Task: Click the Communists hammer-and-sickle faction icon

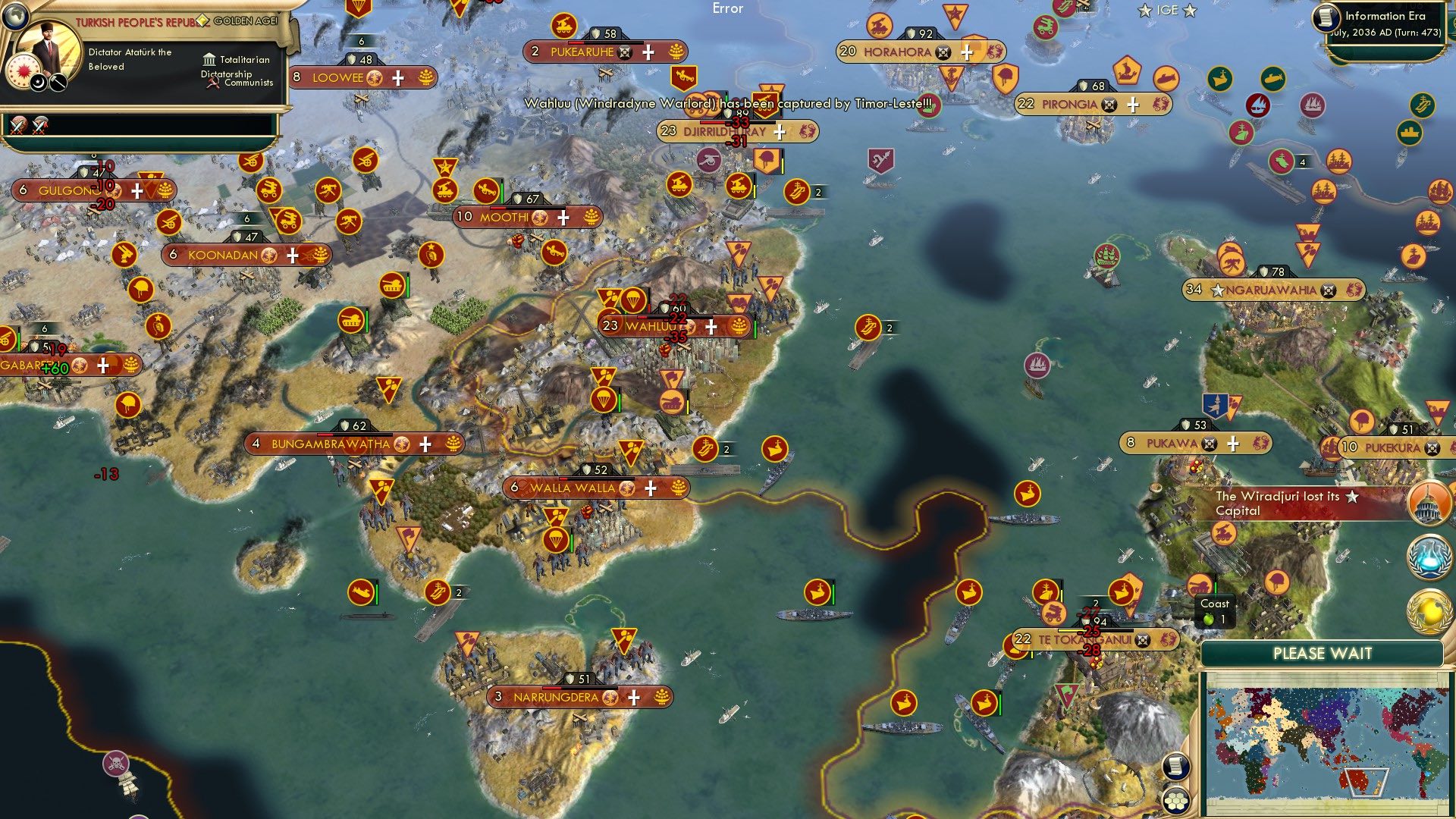Action: point(213,83)
